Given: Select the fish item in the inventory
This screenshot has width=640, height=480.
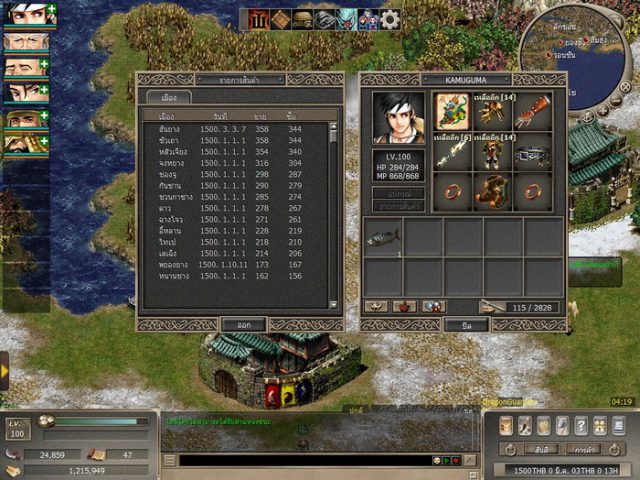Looking at the screenshot, I should [383, 239].
